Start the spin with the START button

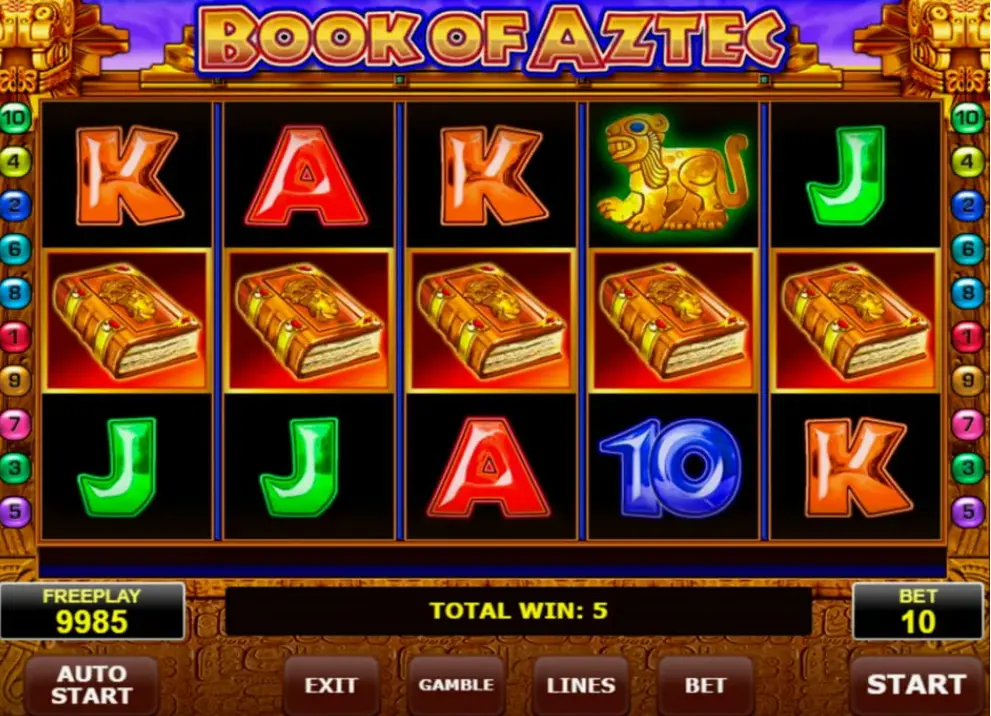coord(916,685)
